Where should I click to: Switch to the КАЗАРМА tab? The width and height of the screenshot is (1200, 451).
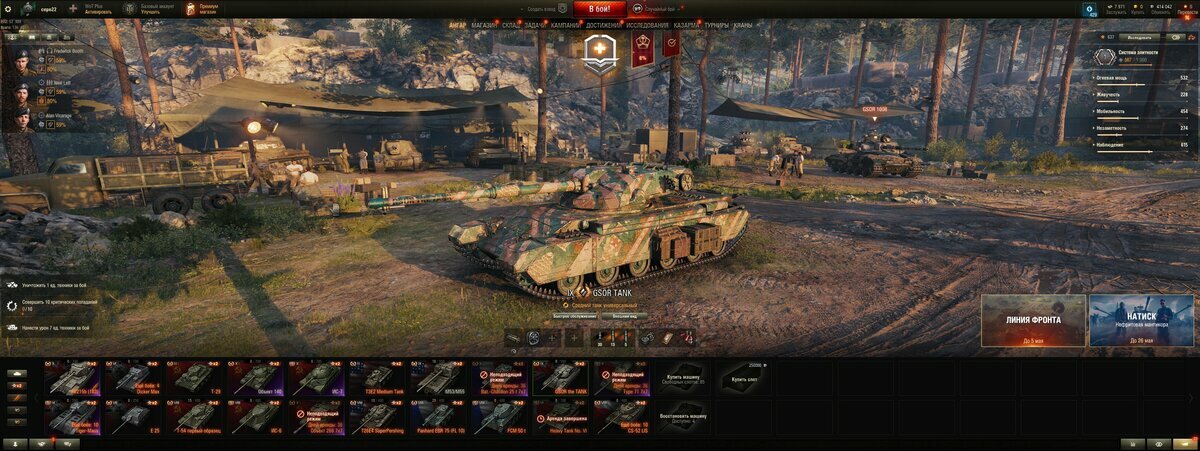[687, 24]
